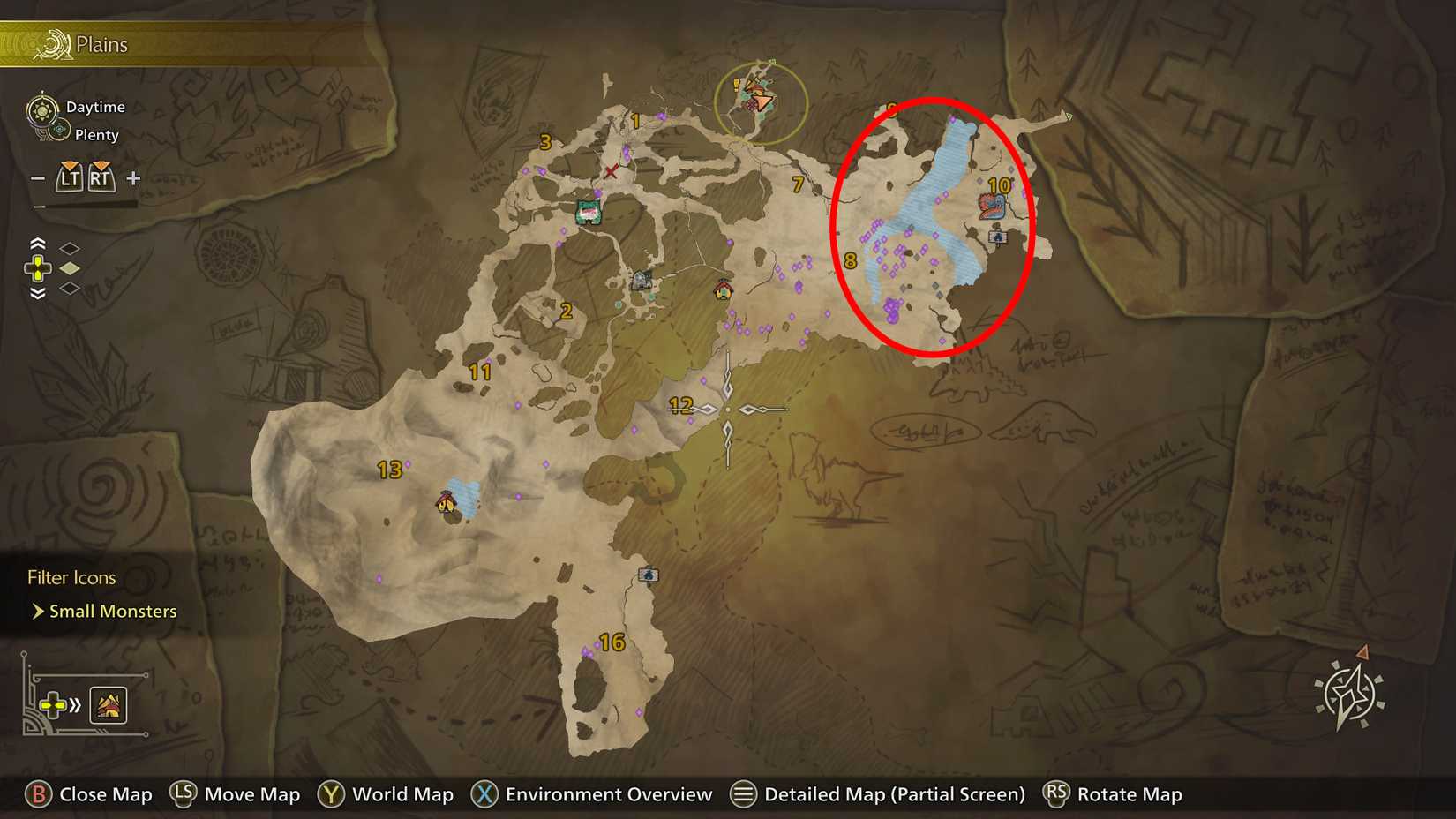Click the upward double chevron above the d-pad
This screenshot has width=1456, height=819.
coord(37,243)
